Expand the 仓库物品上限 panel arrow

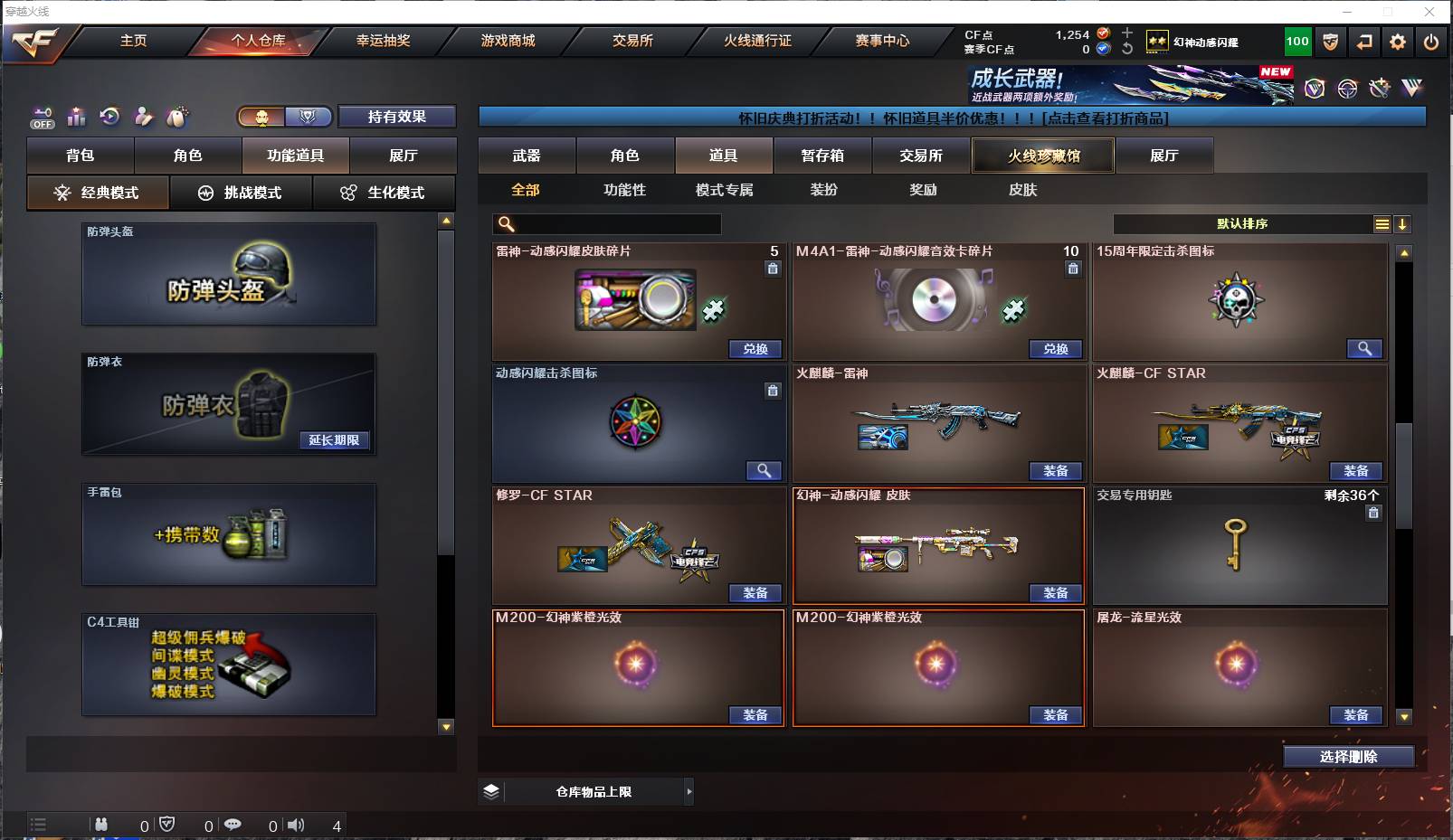(x=689, y=791)
